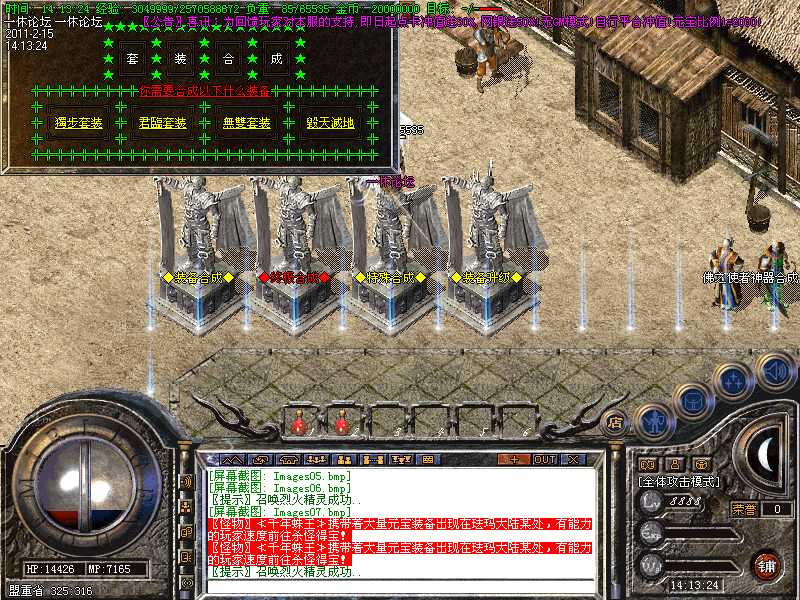Open the character equipment round button
This screenshot has height=600, width=800.
click(651, 423)
